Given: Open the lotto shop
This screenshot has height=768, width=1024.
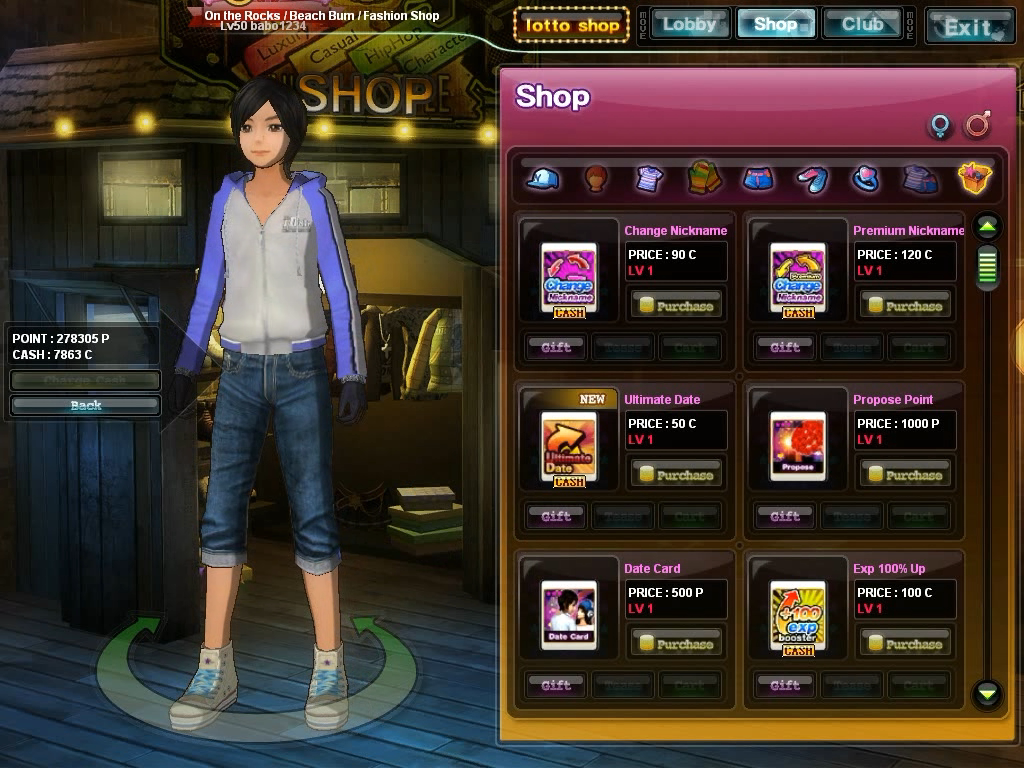Looking at the screenshot, I should coord(571,25).
